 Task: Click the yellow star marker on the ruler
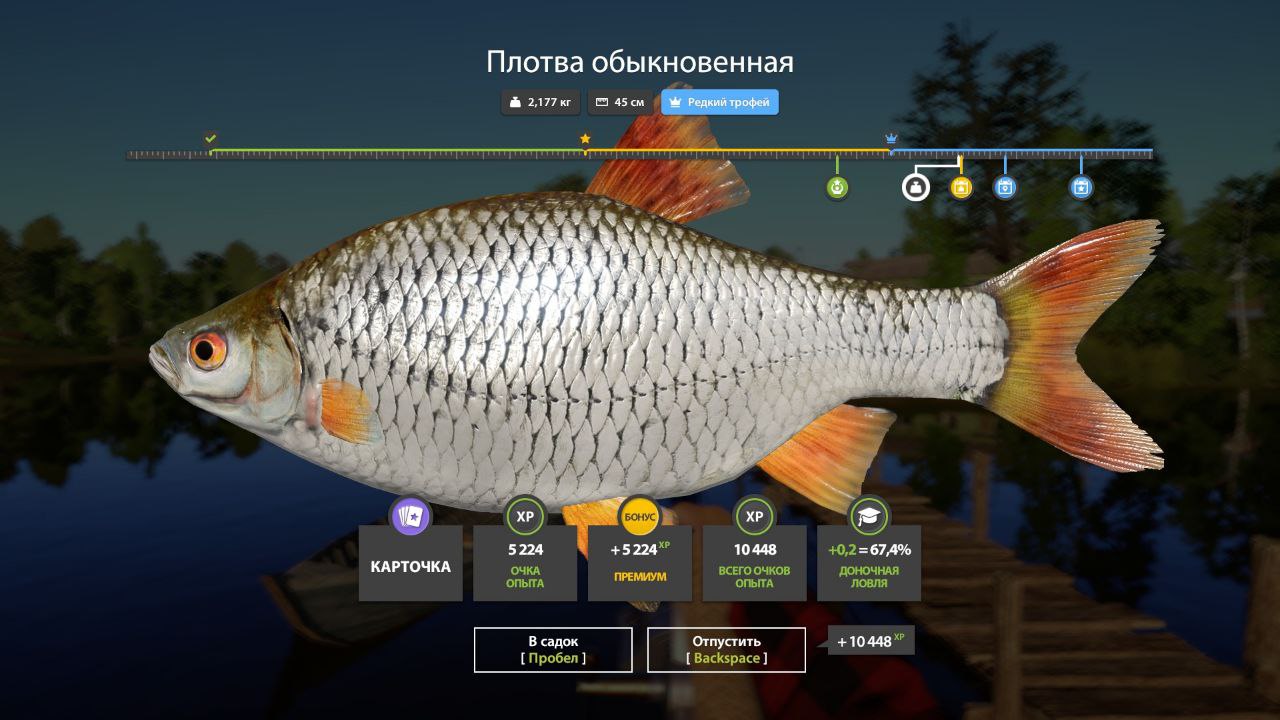click(585, 140)
